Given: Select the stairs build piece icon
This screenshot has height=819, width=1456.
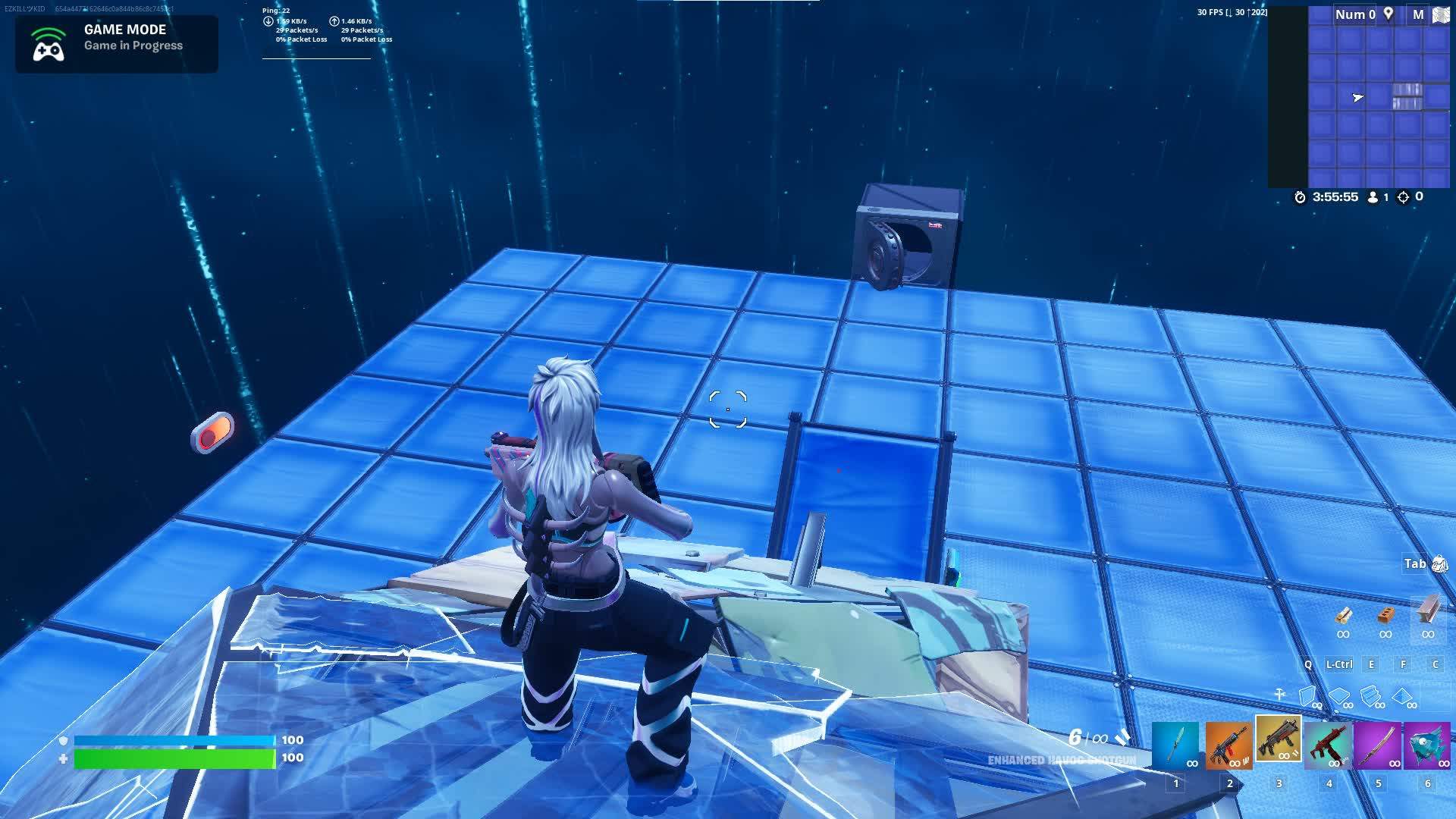Looking at the screenshot, I should 1370,696.
